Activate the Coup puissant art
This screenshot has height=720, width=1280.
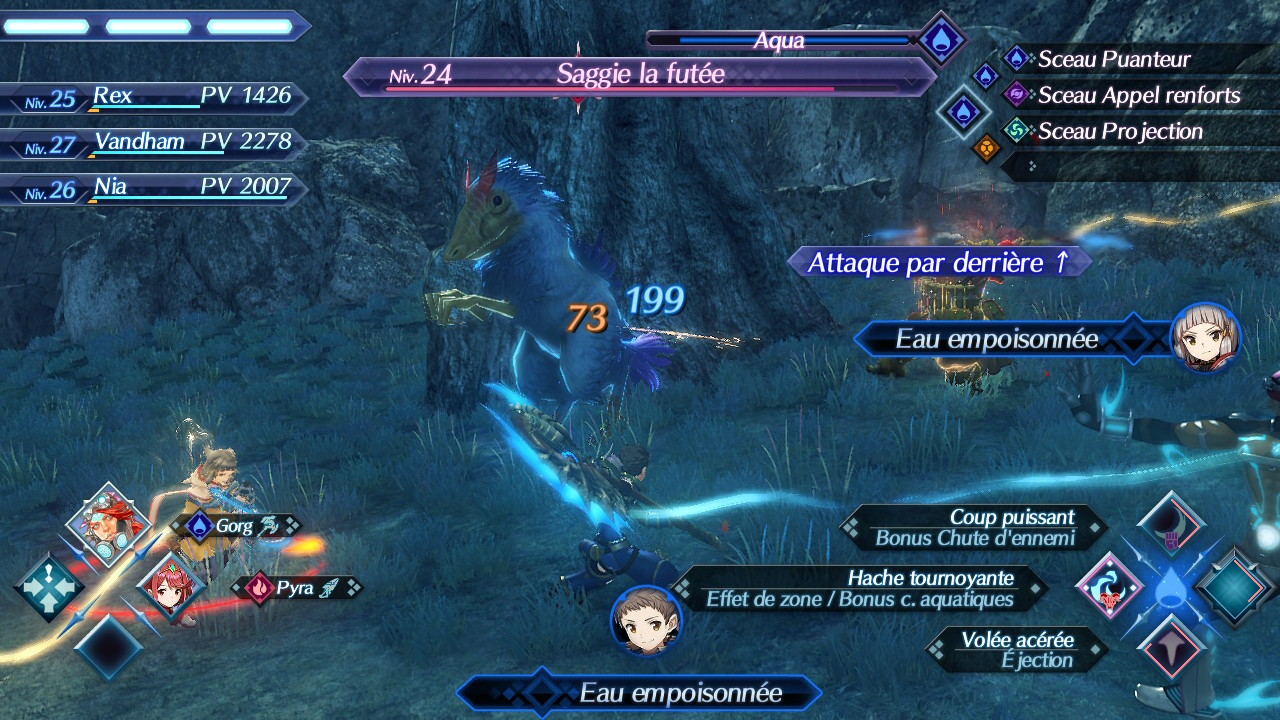tap(1170, 524)
